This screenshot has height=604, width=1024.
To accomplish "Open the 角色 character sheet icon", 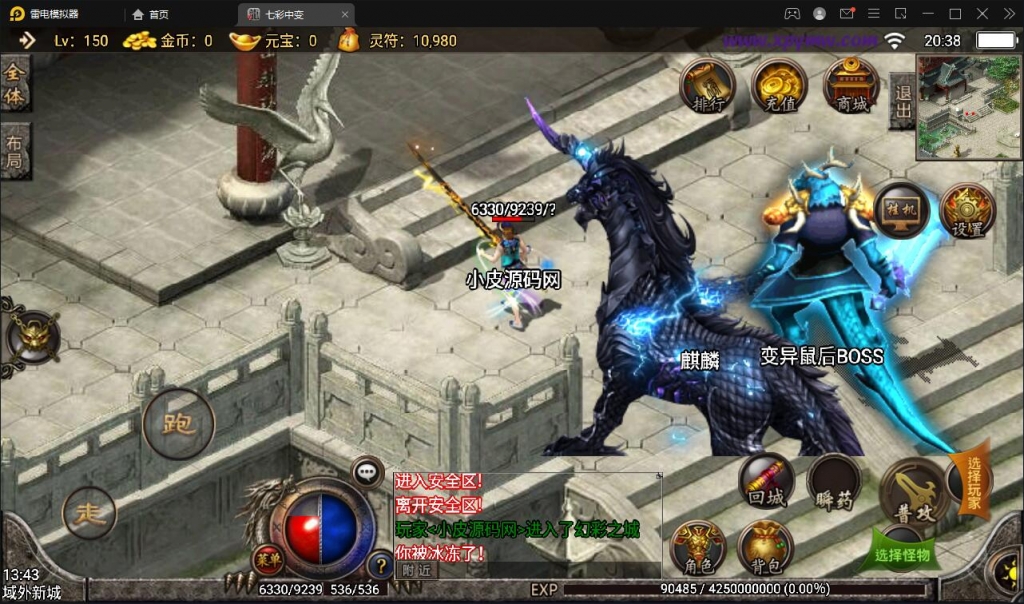I will coord(699,548).
